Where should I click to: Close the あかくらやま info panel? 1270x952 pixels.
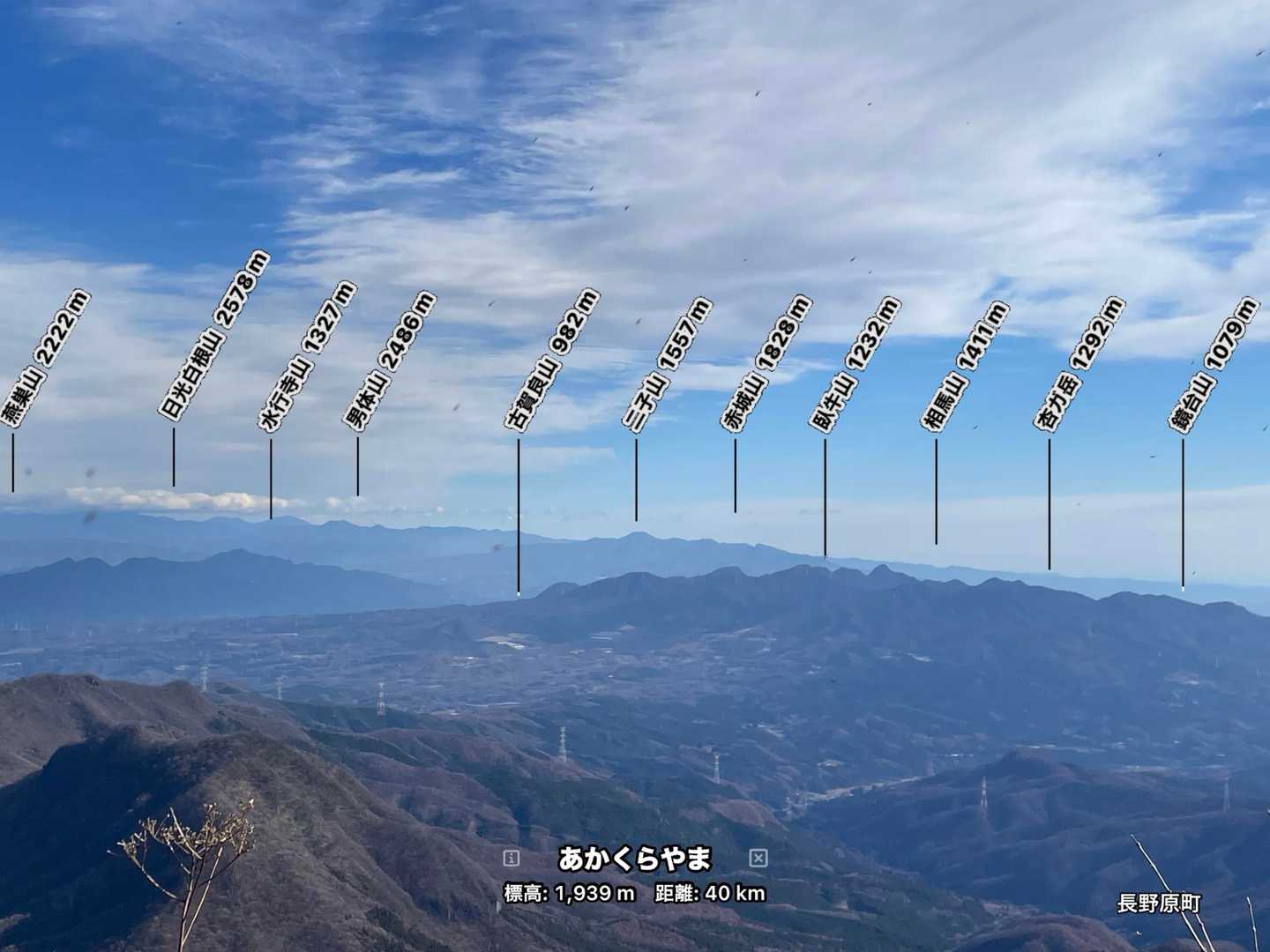758,858
